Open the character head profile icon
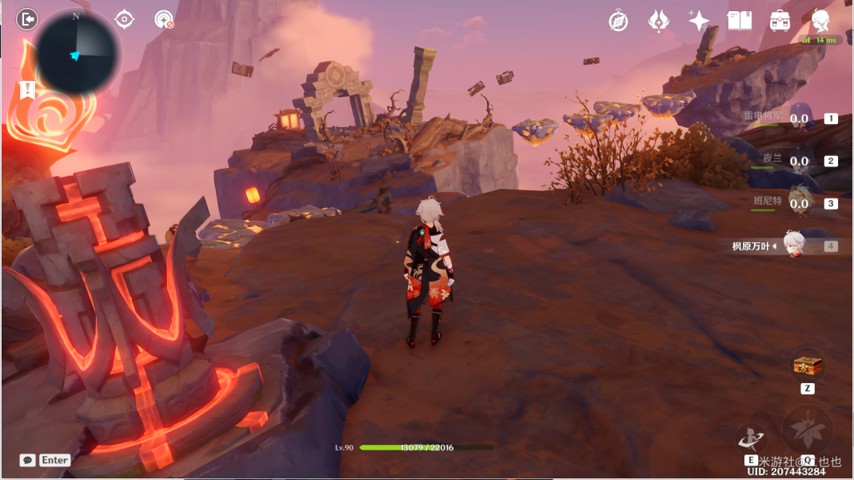 820,21
